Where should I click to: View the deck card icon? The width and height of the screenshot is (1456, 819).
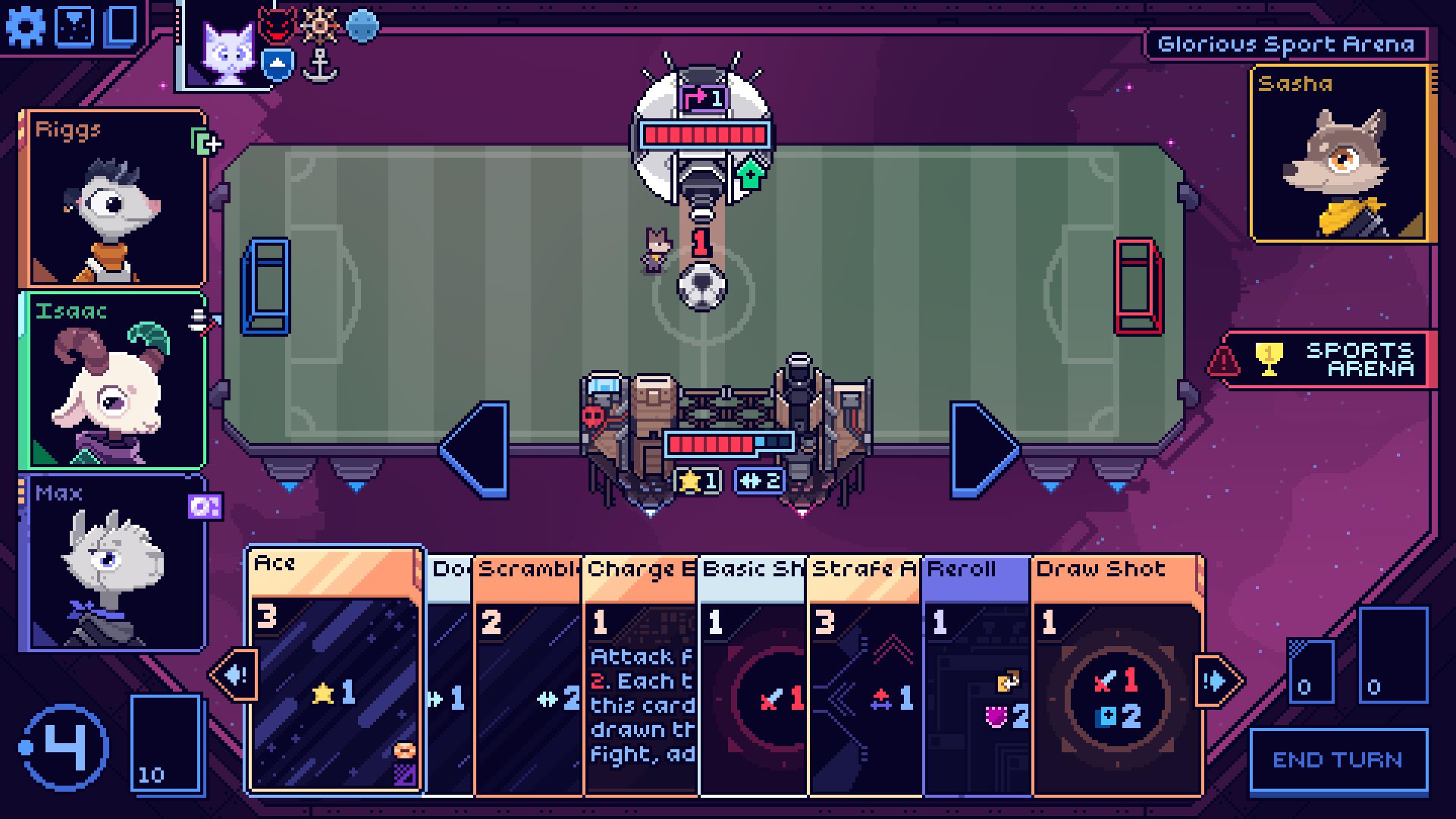click(121, 27)
